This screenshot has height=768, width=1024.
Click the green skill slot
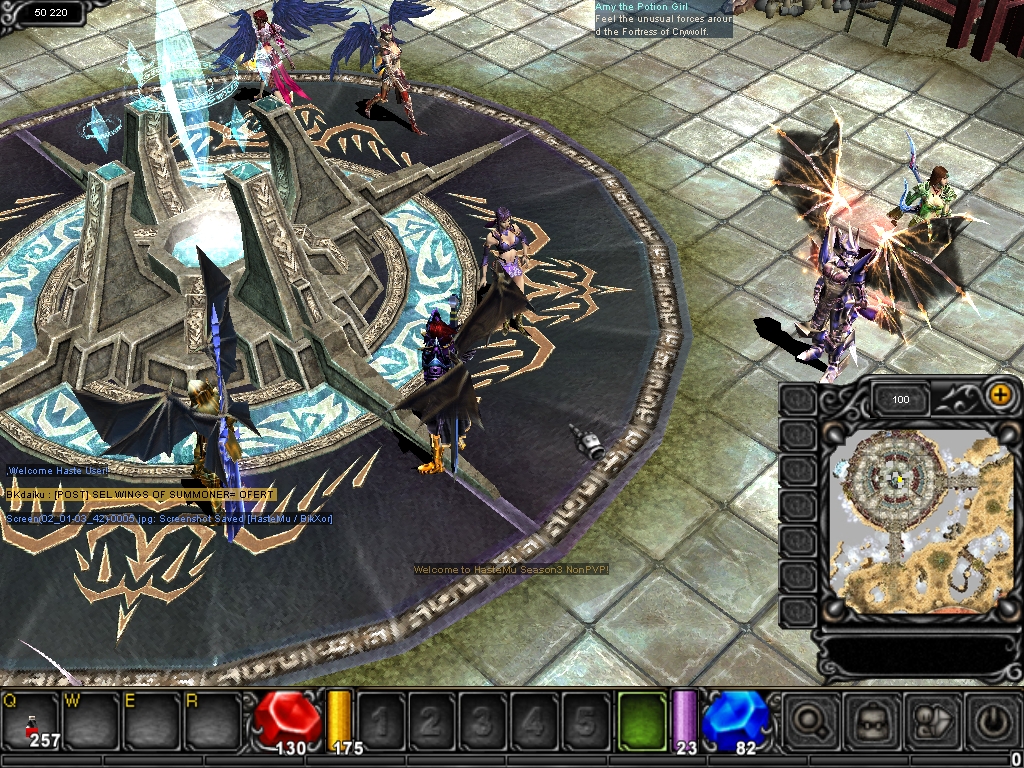tap(641, 719)
